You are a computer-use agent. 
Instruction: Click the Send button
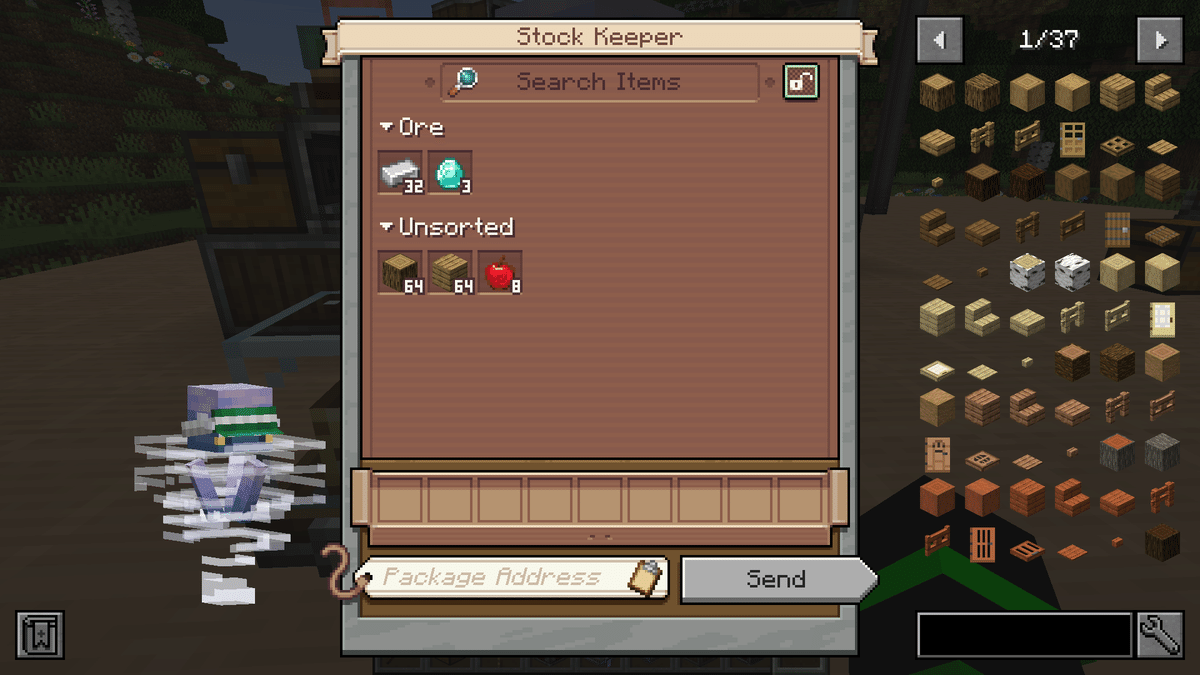(776, 579)
